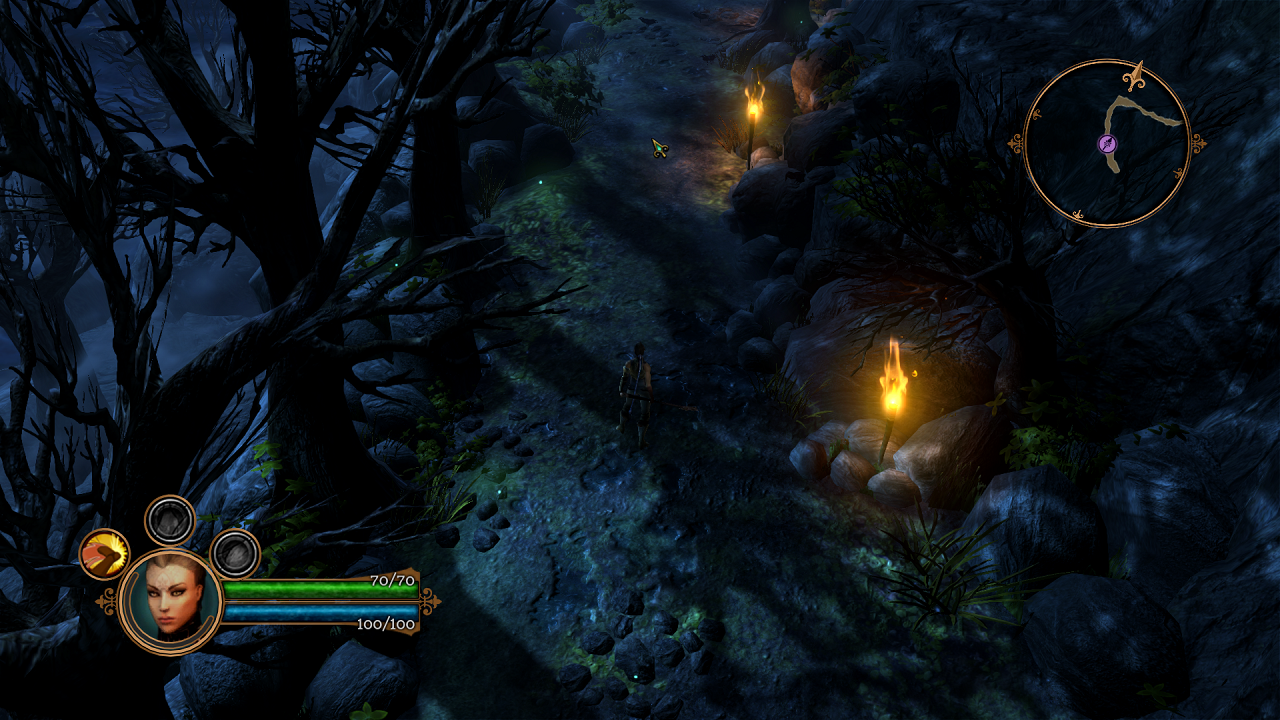Click the golden north arrow on minimap

click(1135, 74)
